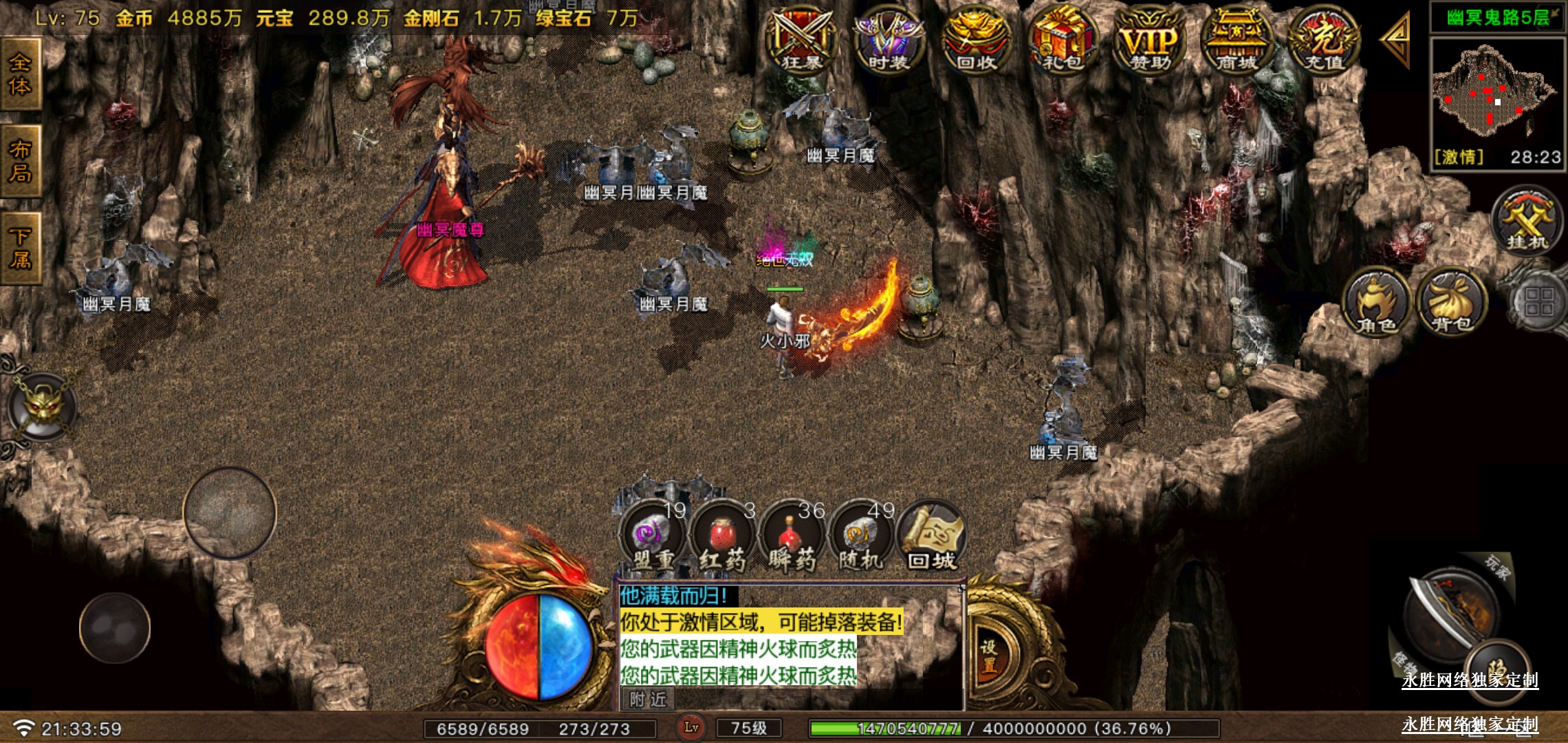Use the 回城 return-to-town scroll
The width and height of the screenshot is (1568, 743).
pos(932,538)
